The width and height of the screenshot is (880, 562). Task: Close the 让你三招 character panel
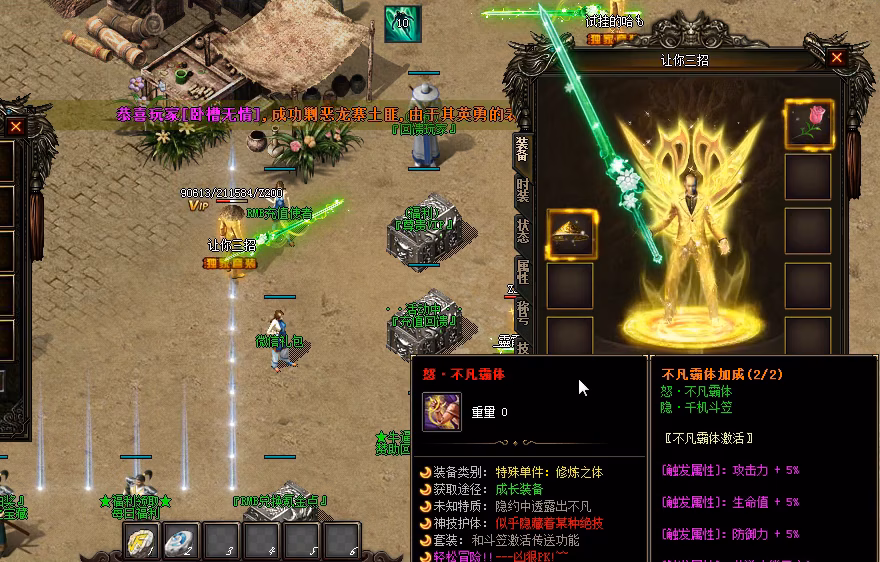tap(837, 58)
